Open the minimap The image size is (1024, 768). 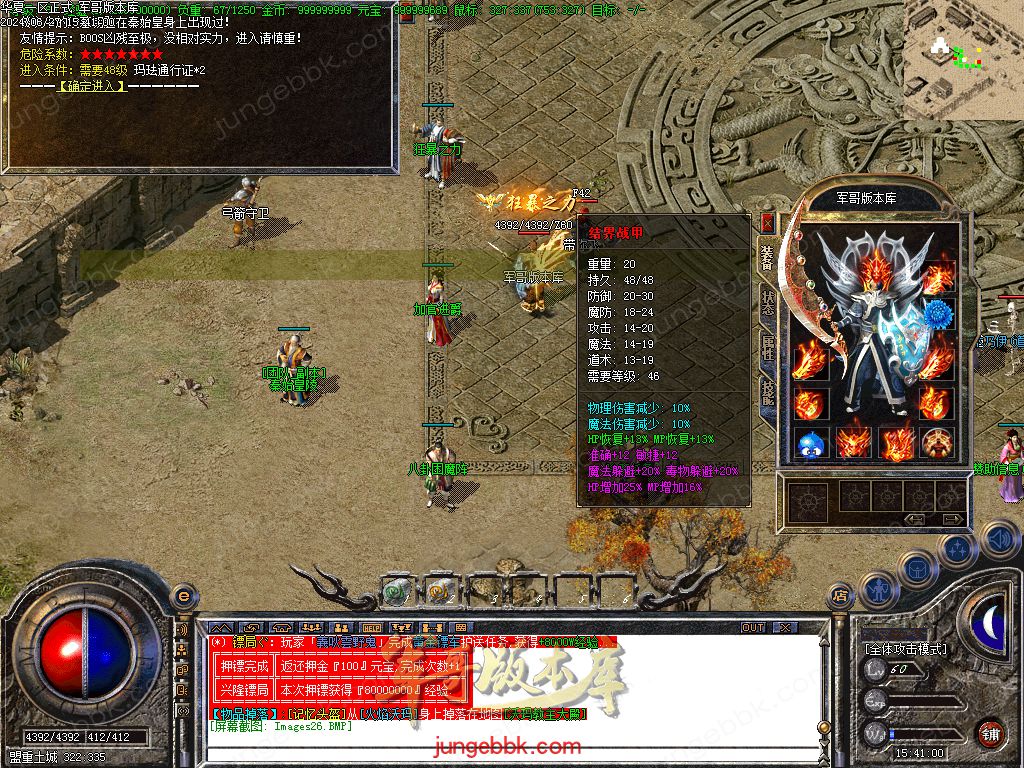(x=963, y=60)
